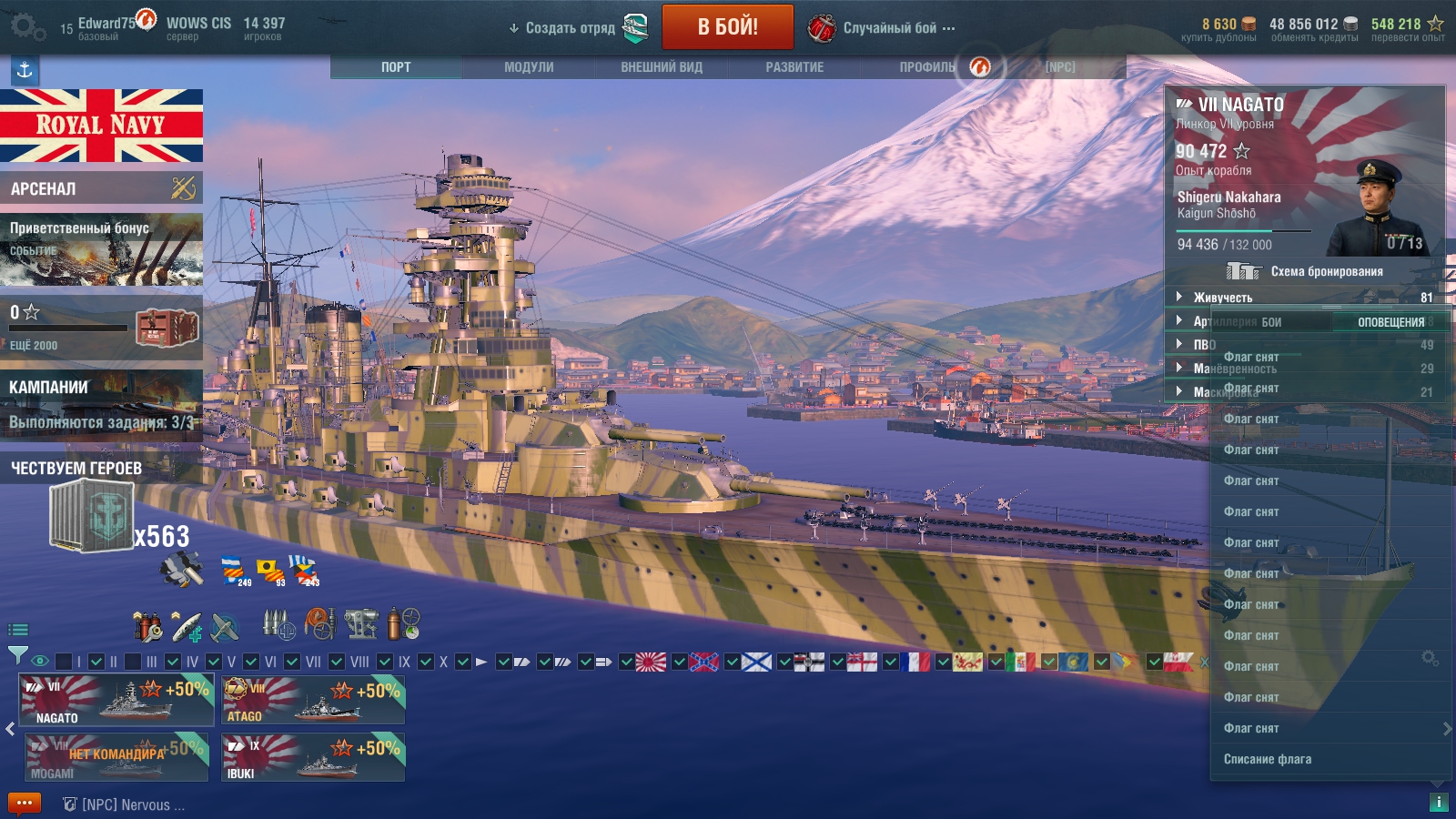Switch to the ОПОВЕЩЕНИЯ notifications tab
1456x819 pixels.
click(1390, 322)
